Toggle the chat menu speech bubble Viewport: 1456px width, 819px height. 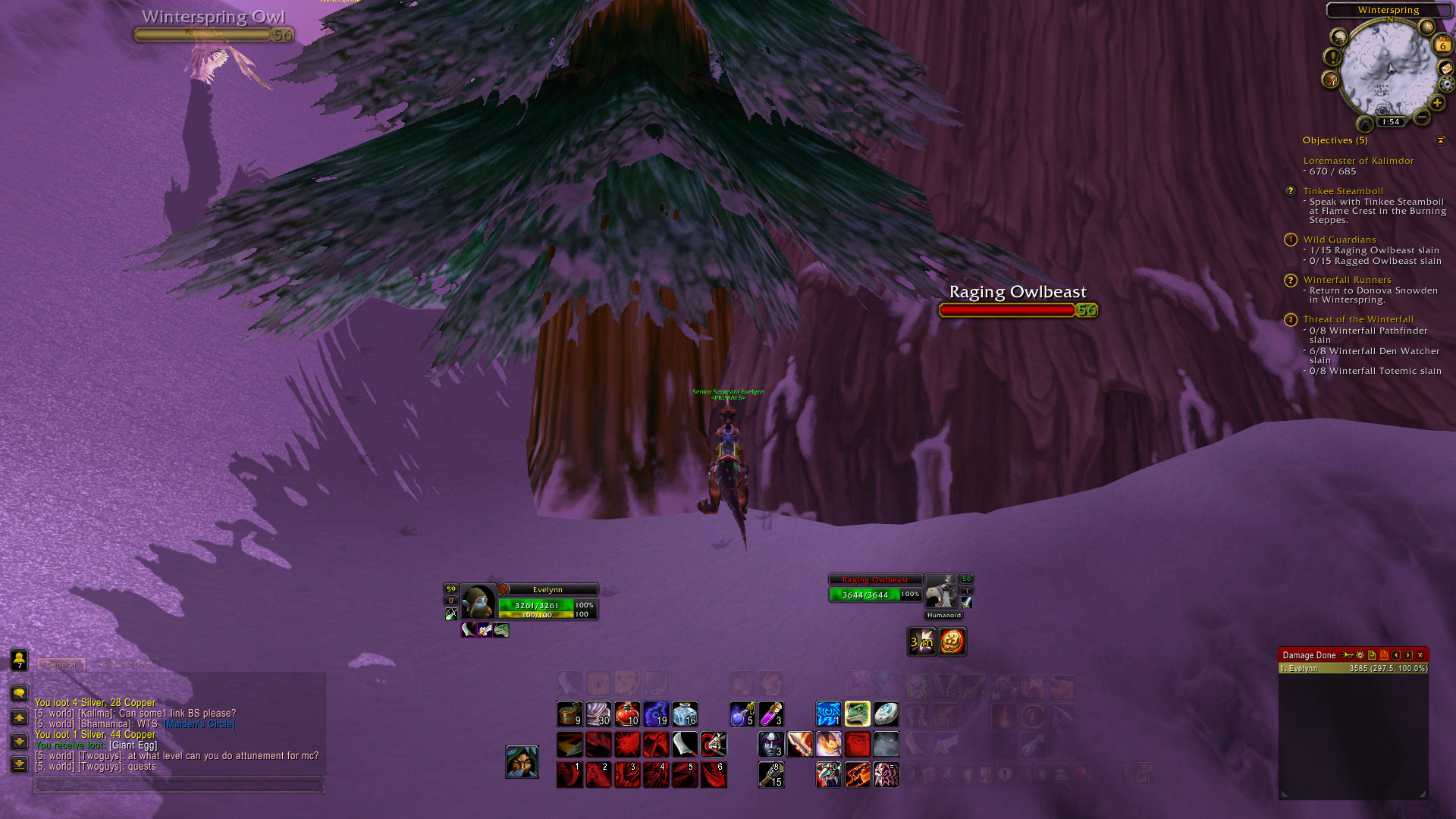(x=20, y=693)
